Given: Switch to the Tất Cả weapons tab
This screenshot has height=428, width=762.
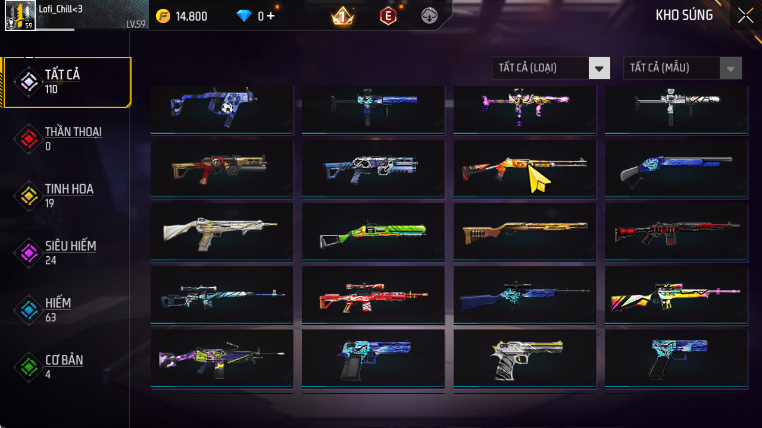Looking at the screenshot, I should tap(66, 82).
